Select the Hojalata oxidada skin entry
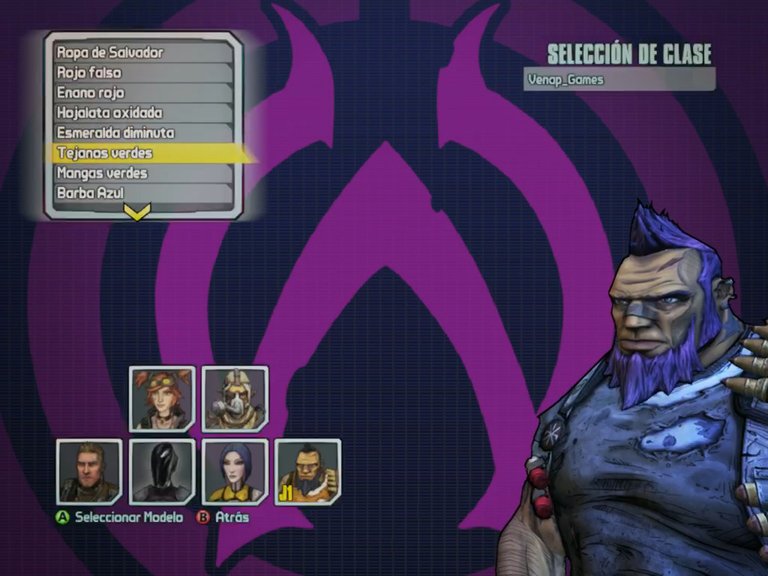Screen dimensions: 768x576 140,112
